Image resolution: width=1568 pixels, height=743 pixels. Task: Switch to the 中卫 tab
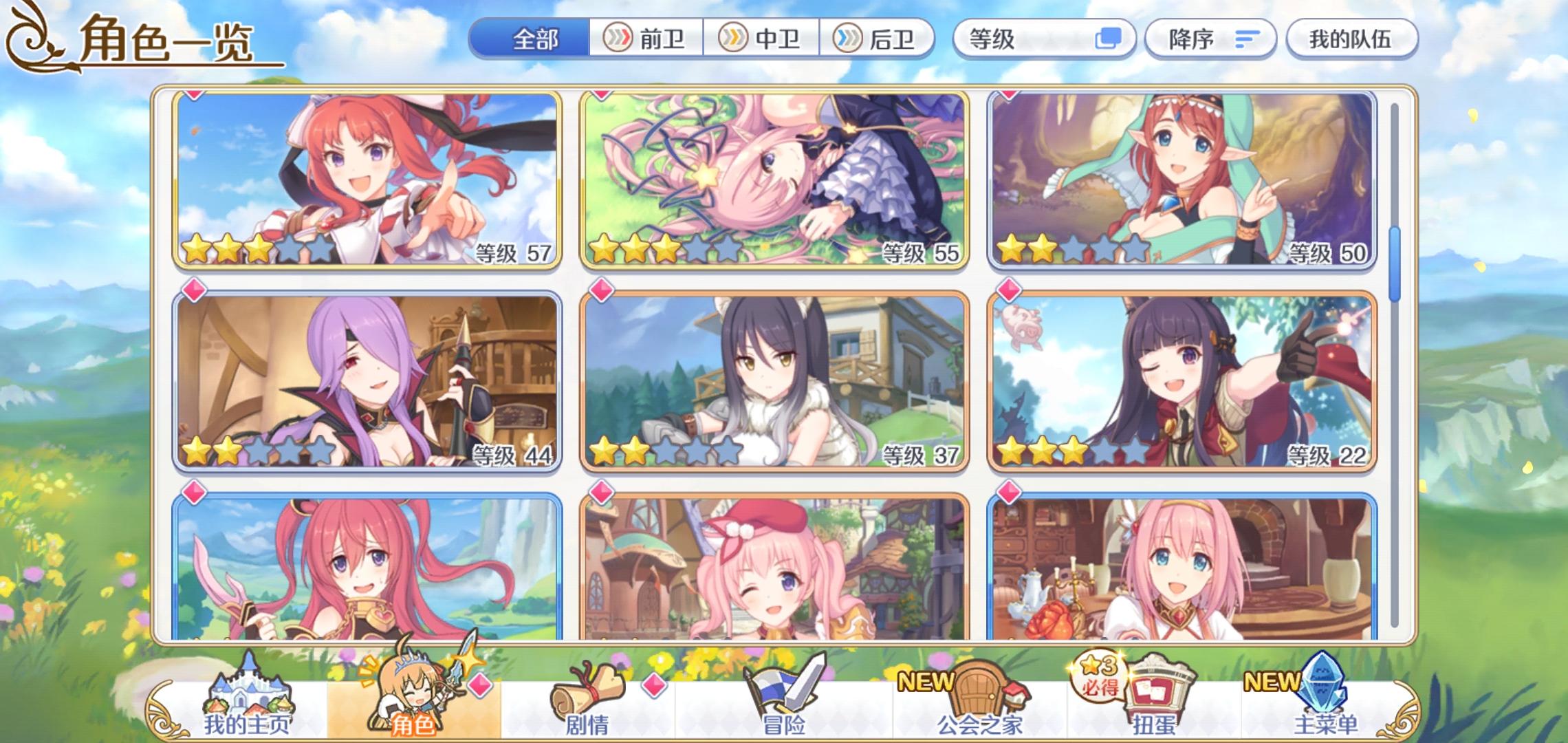coord(763,39)
